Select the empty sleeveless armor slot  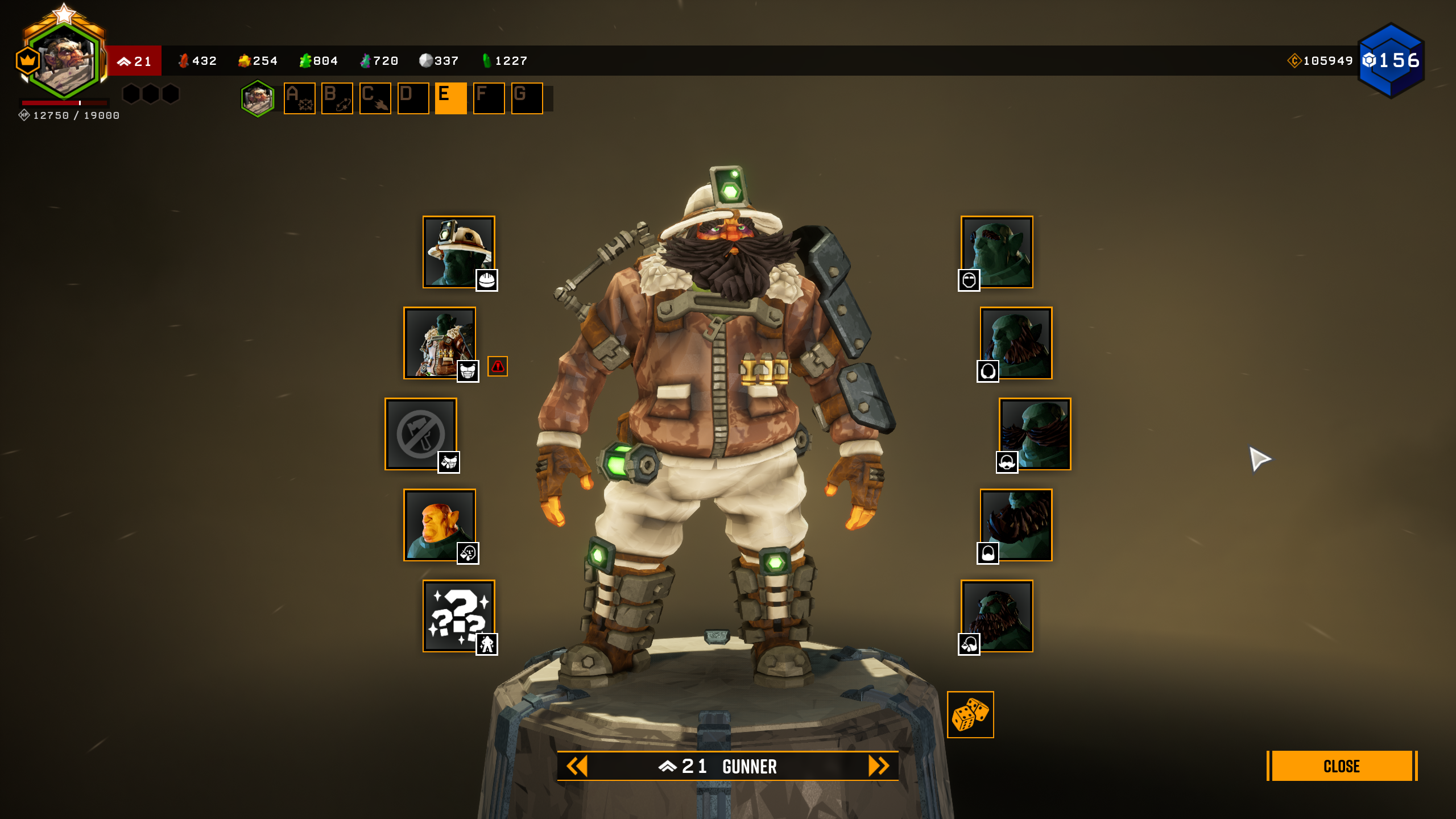coord(421,434)
